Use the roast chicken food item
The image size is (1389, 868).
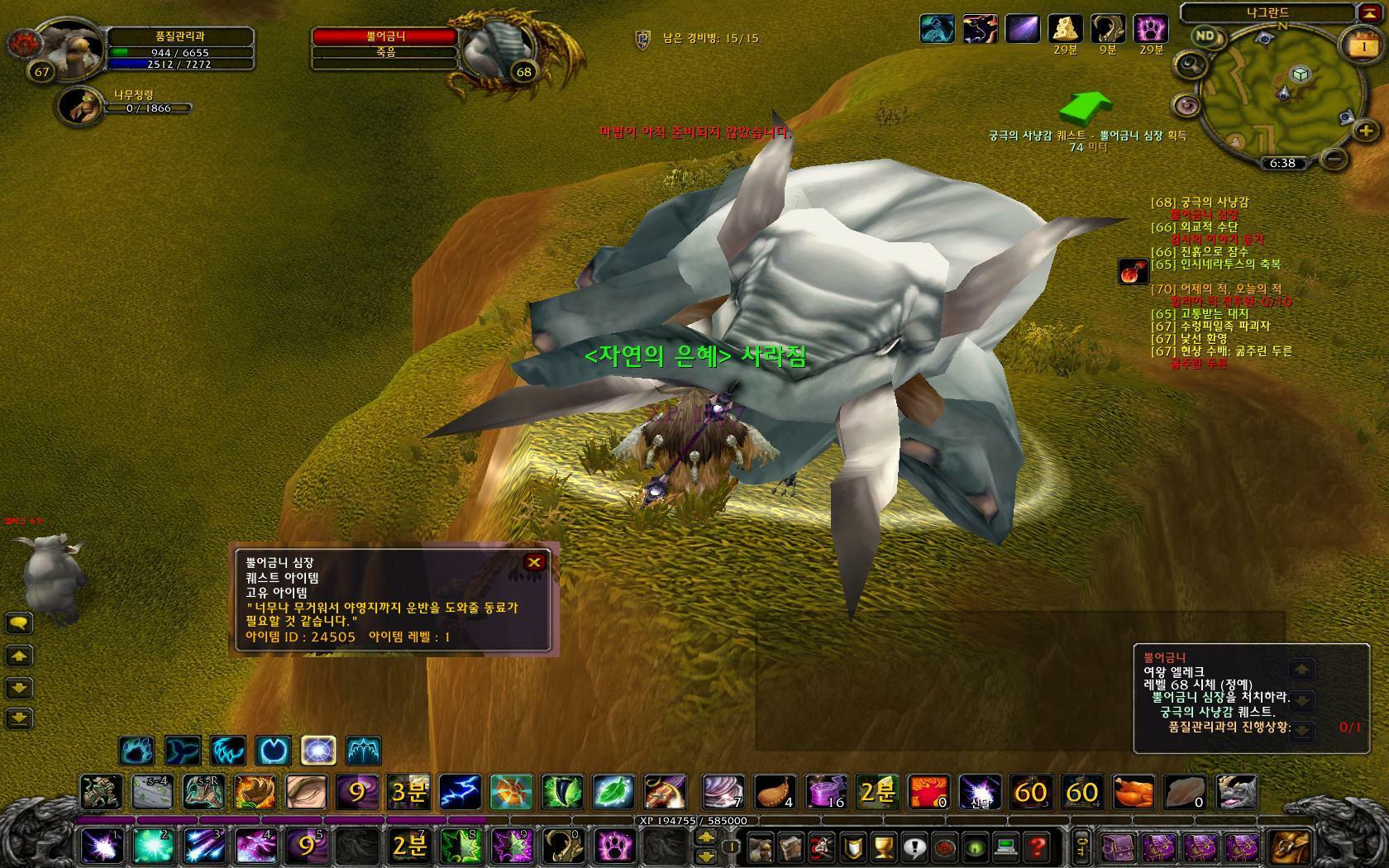point(1133,792)
